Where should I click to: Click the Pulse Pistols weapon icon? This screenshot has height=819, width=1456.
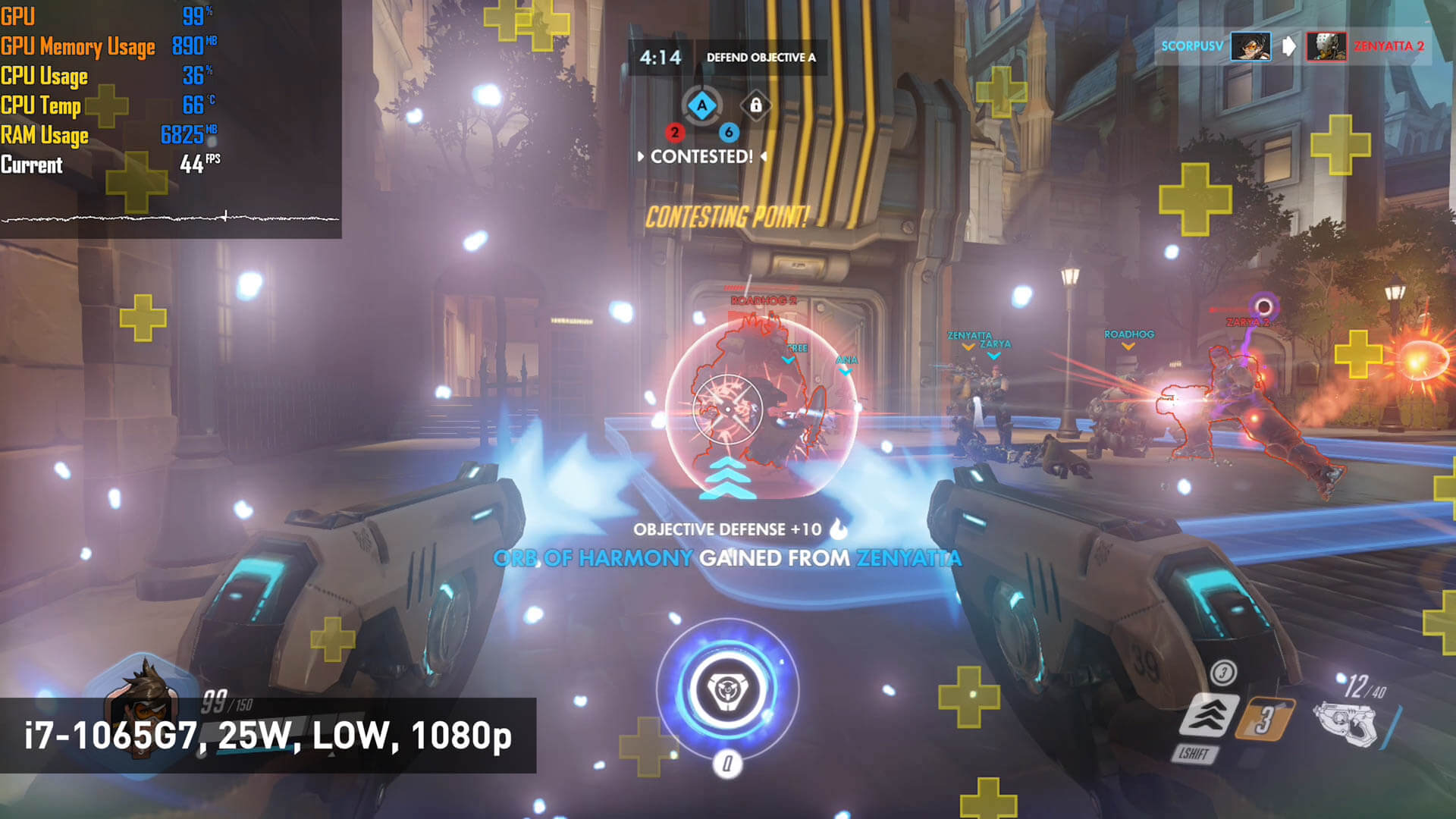coord(1345,723)
